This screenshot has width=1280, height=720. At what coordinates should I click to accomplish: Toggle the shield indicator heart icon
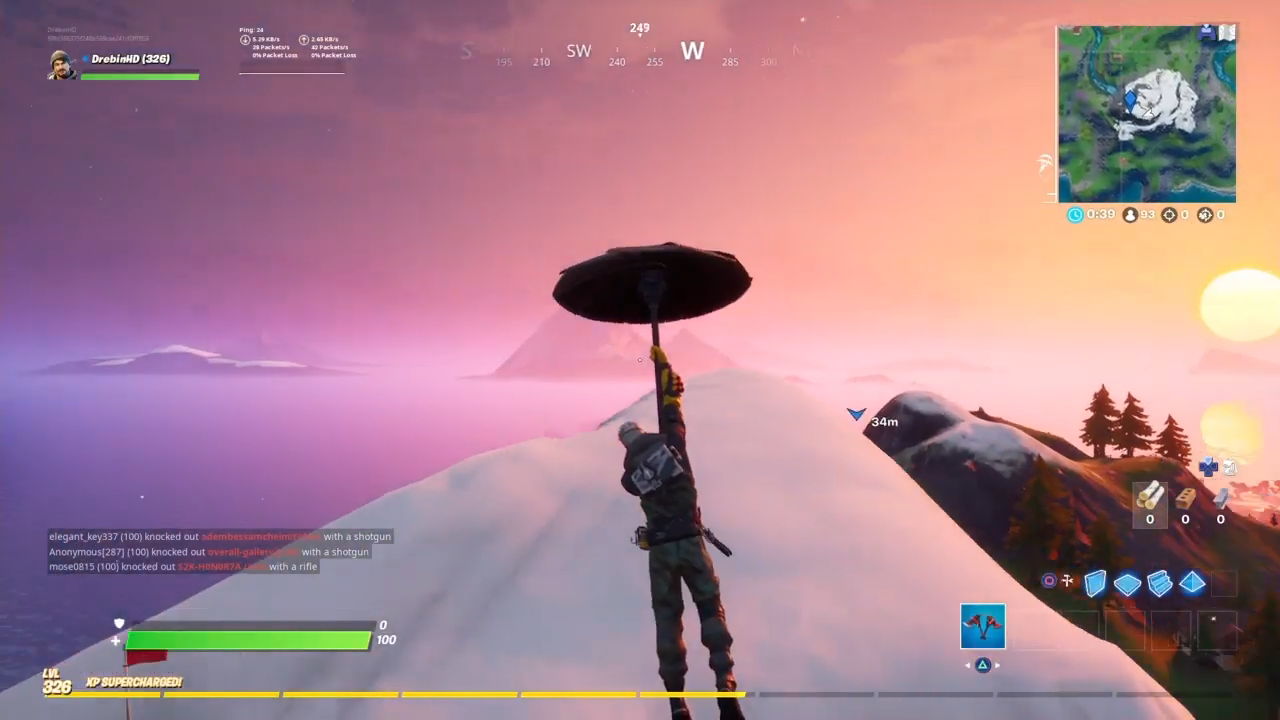[x=119, y=623]
